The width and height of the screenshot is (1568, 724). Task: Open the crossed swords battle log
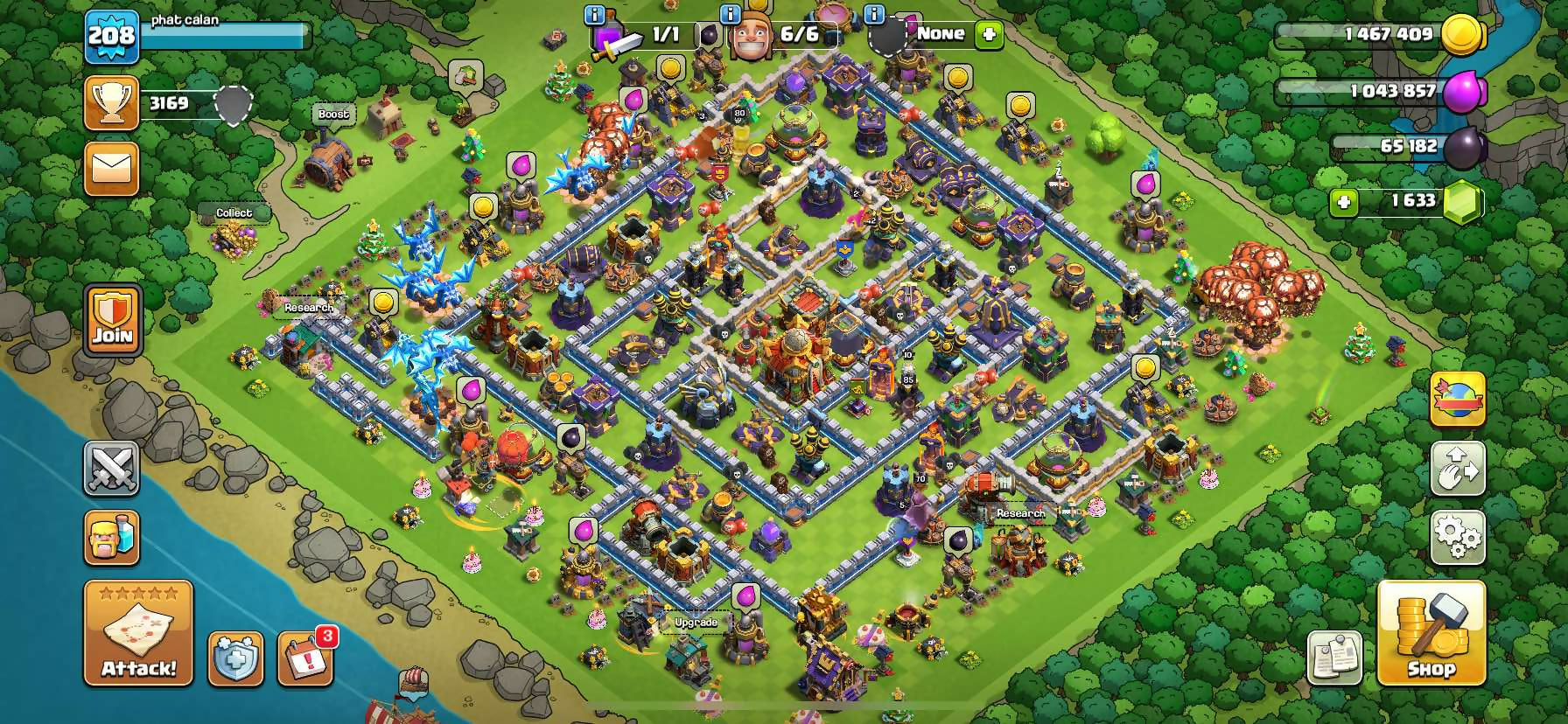[x=111, y=469]
